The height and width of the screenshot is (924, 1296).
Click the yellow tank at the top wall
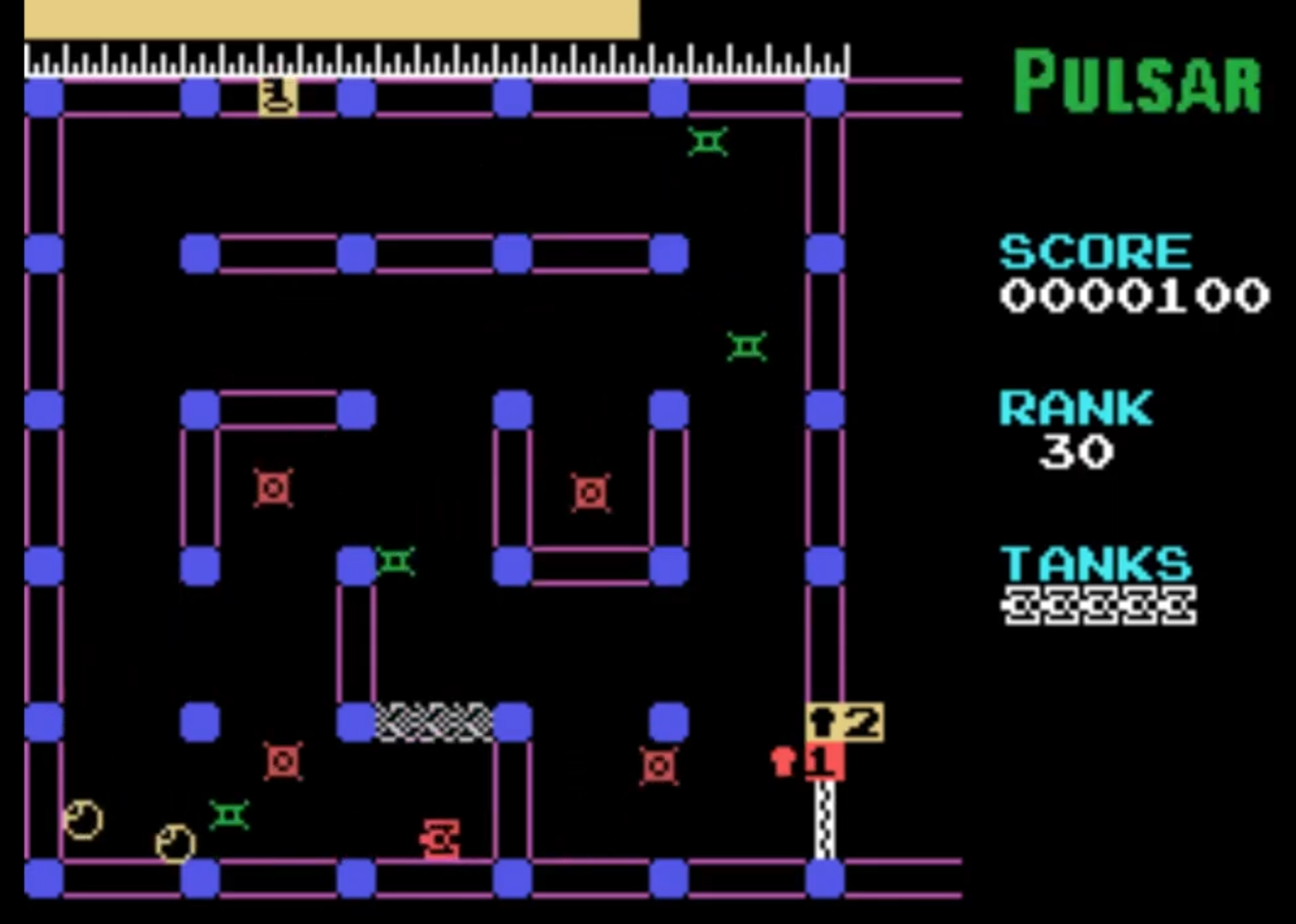pyautogui.click(x=276, y=95)
